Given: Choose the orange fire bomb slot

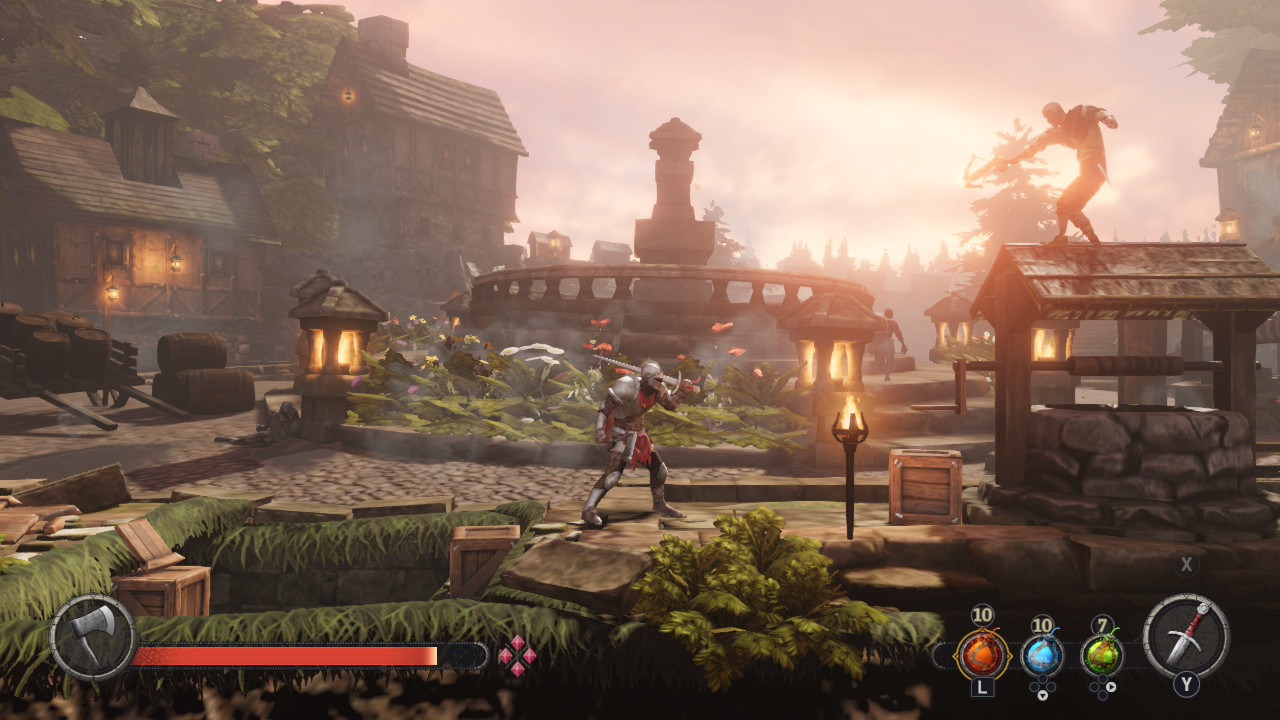Looking at the screenshot, I should tap(982, 655).
